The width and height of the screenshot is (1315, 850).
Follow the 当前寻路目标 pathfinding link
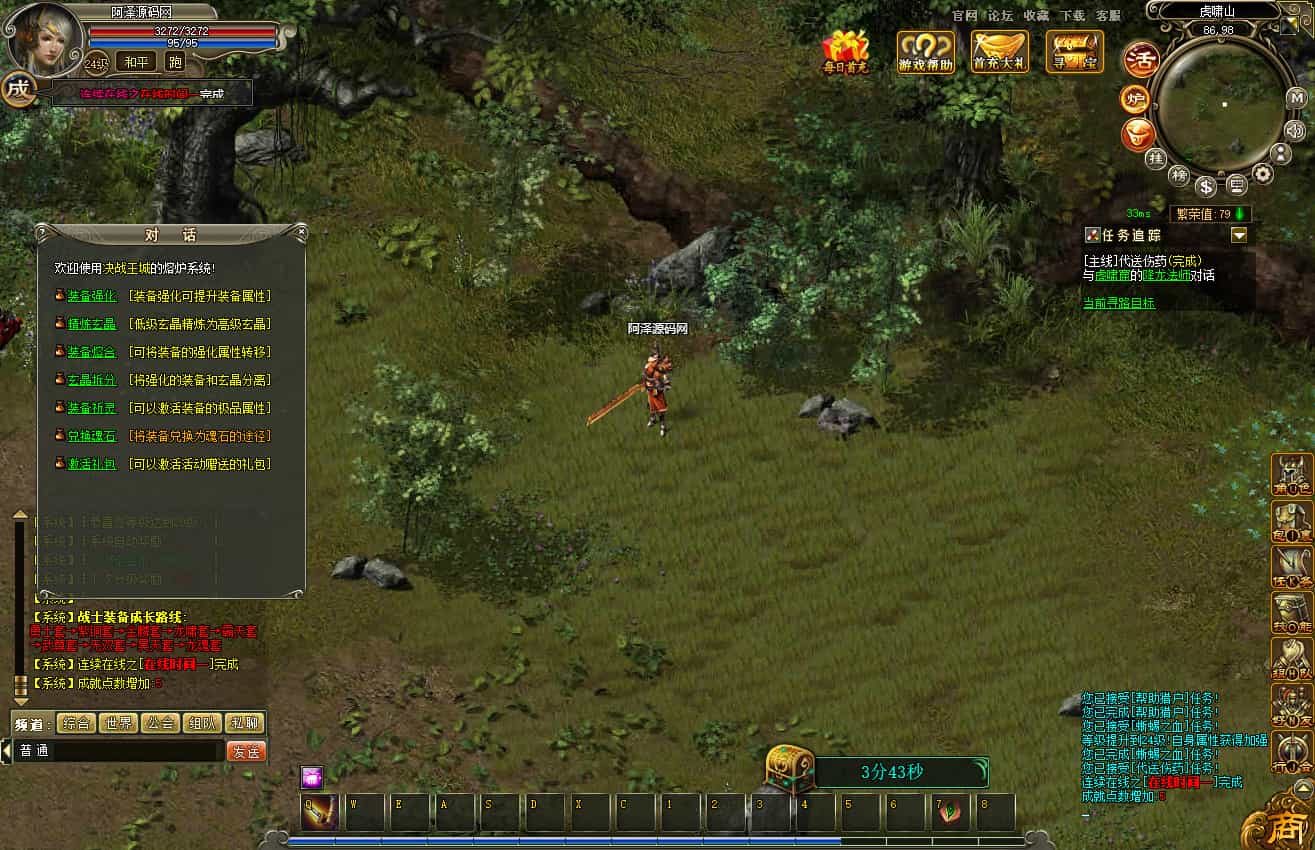click(x=1119, y=302)
